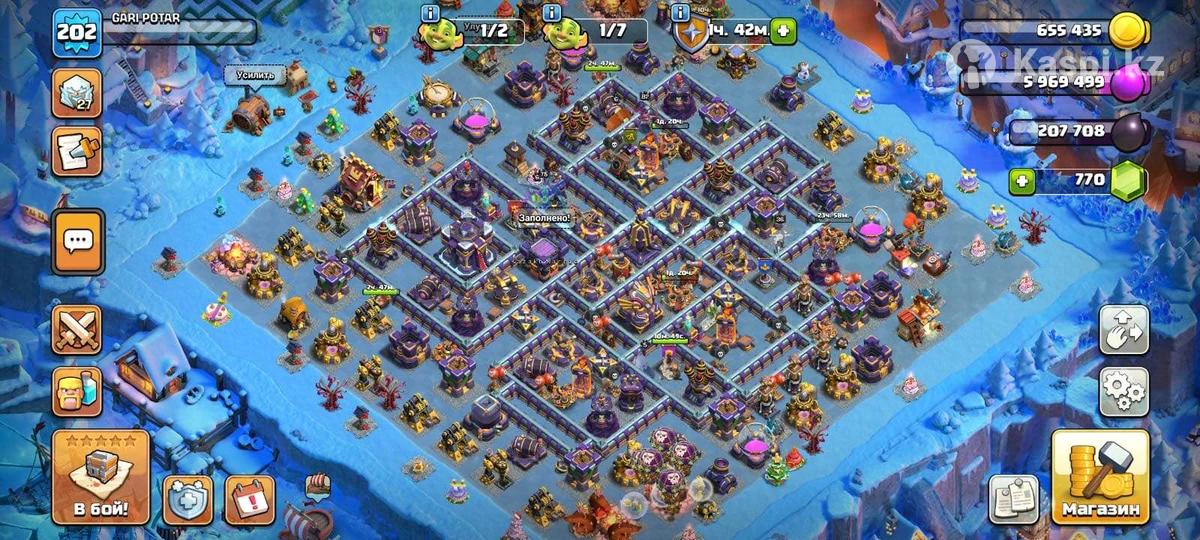Open player profile via level 202 badge
Screen dimensions: 1200x540
coord(77,32)
